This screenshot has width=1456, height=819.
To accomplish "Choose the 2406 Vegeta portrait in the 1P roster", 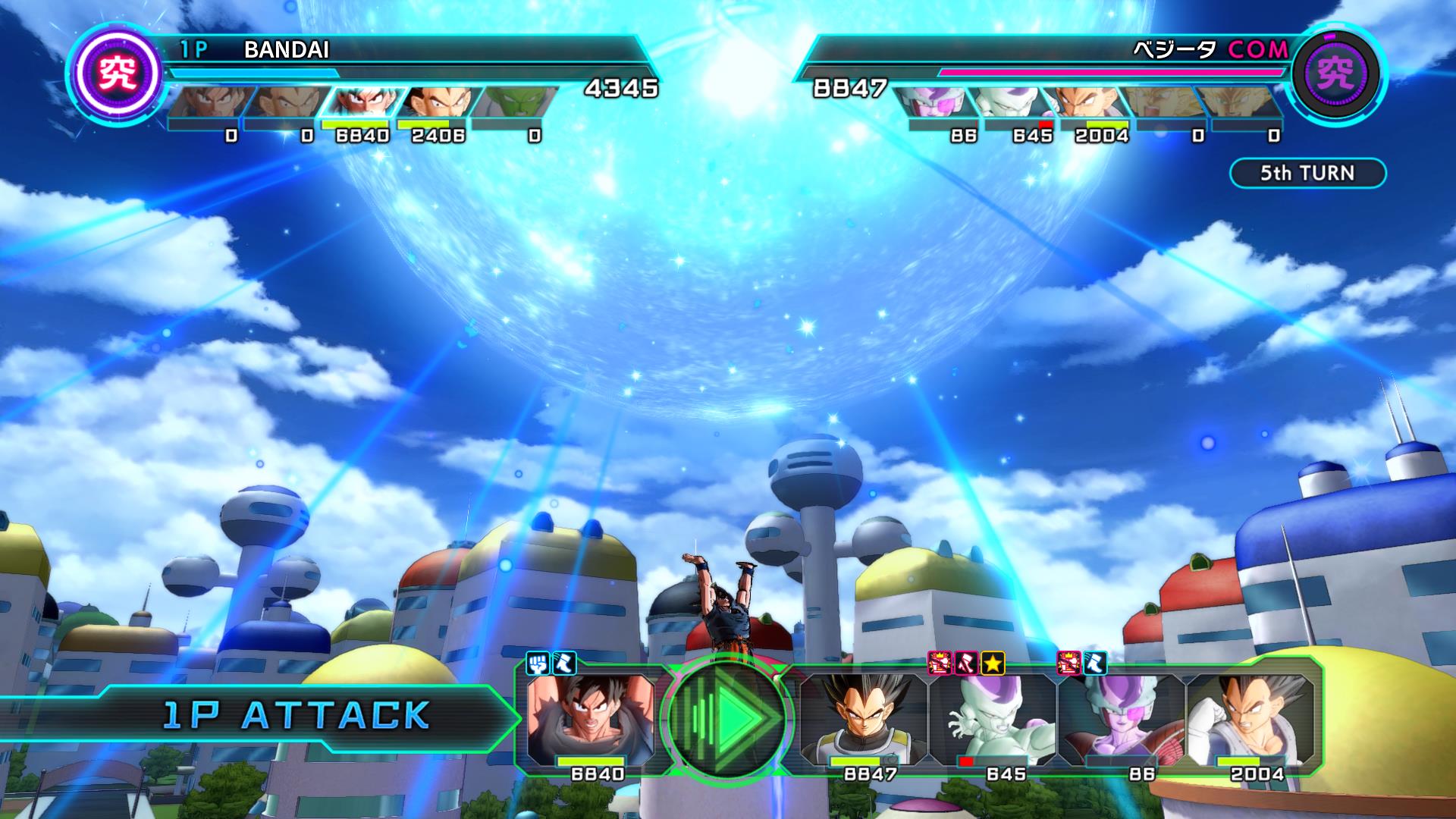I will click(436, 102).
